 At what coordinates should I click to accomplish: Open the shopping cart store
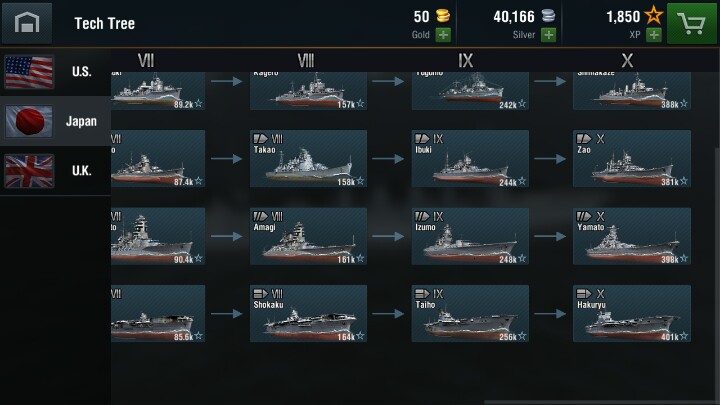click(694, 22)
